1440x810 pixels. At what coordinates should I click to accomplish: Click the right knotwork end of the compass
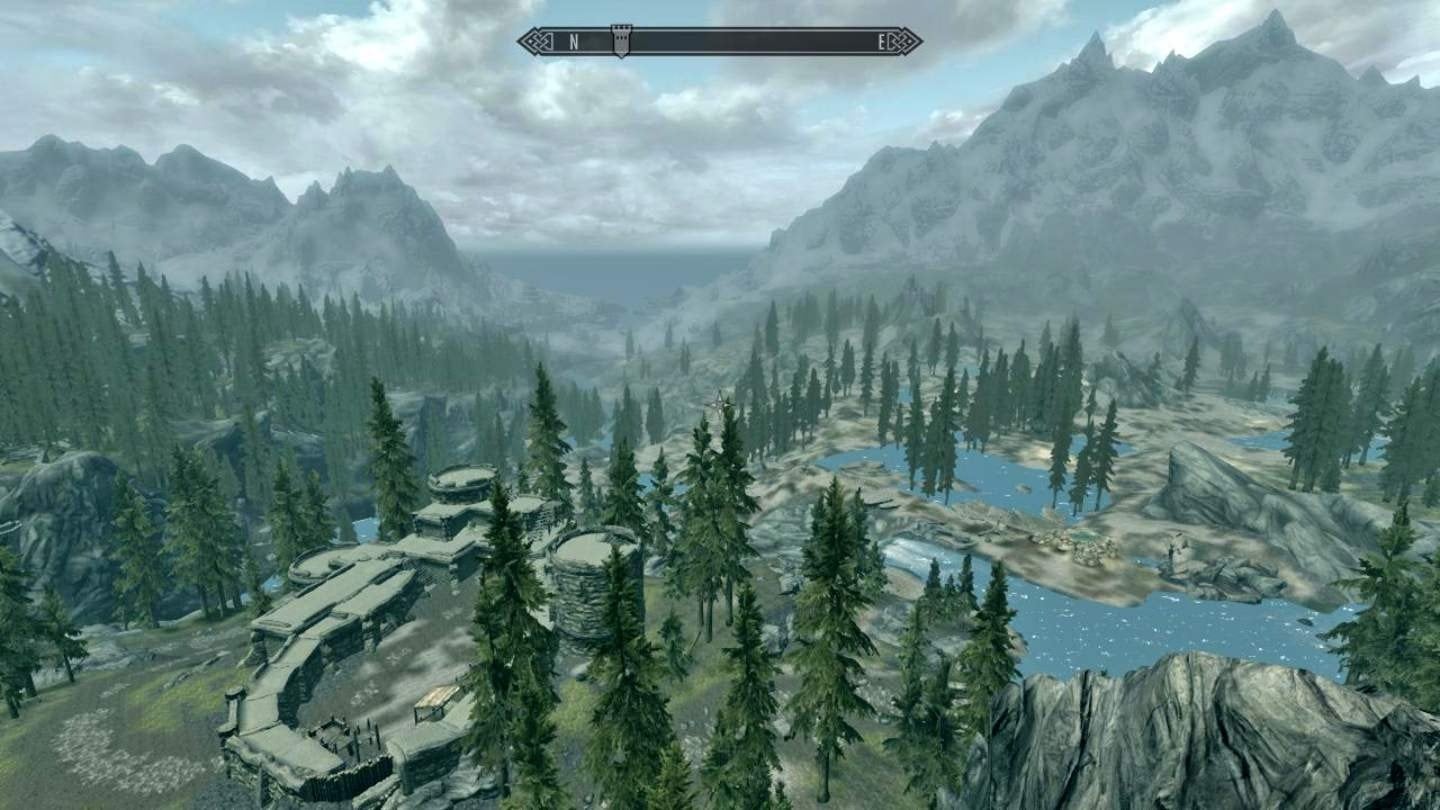coord(903,43)
